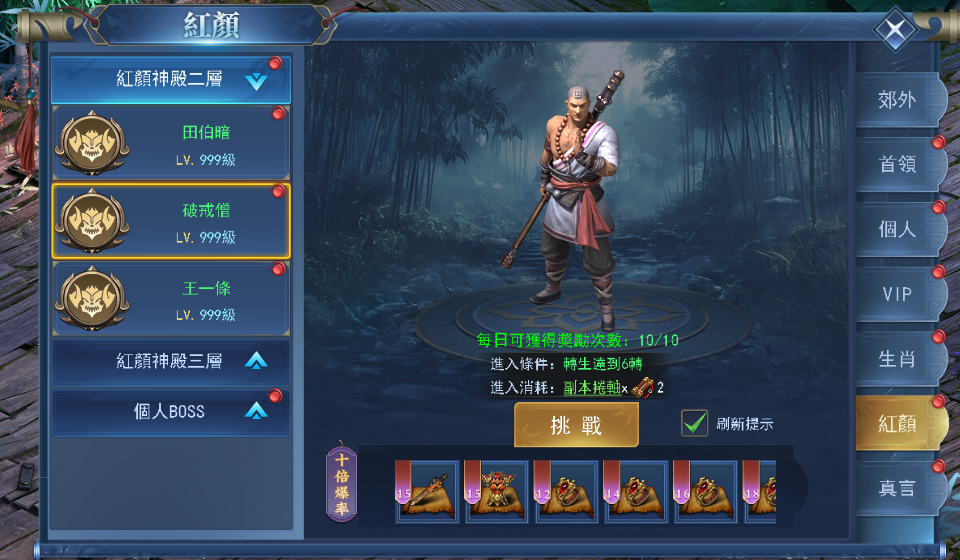Select the 紅顏 side tab
Image resolution: width=960 pixels, height=560 pixels.
pyautogui.click(x=897, y=423)
